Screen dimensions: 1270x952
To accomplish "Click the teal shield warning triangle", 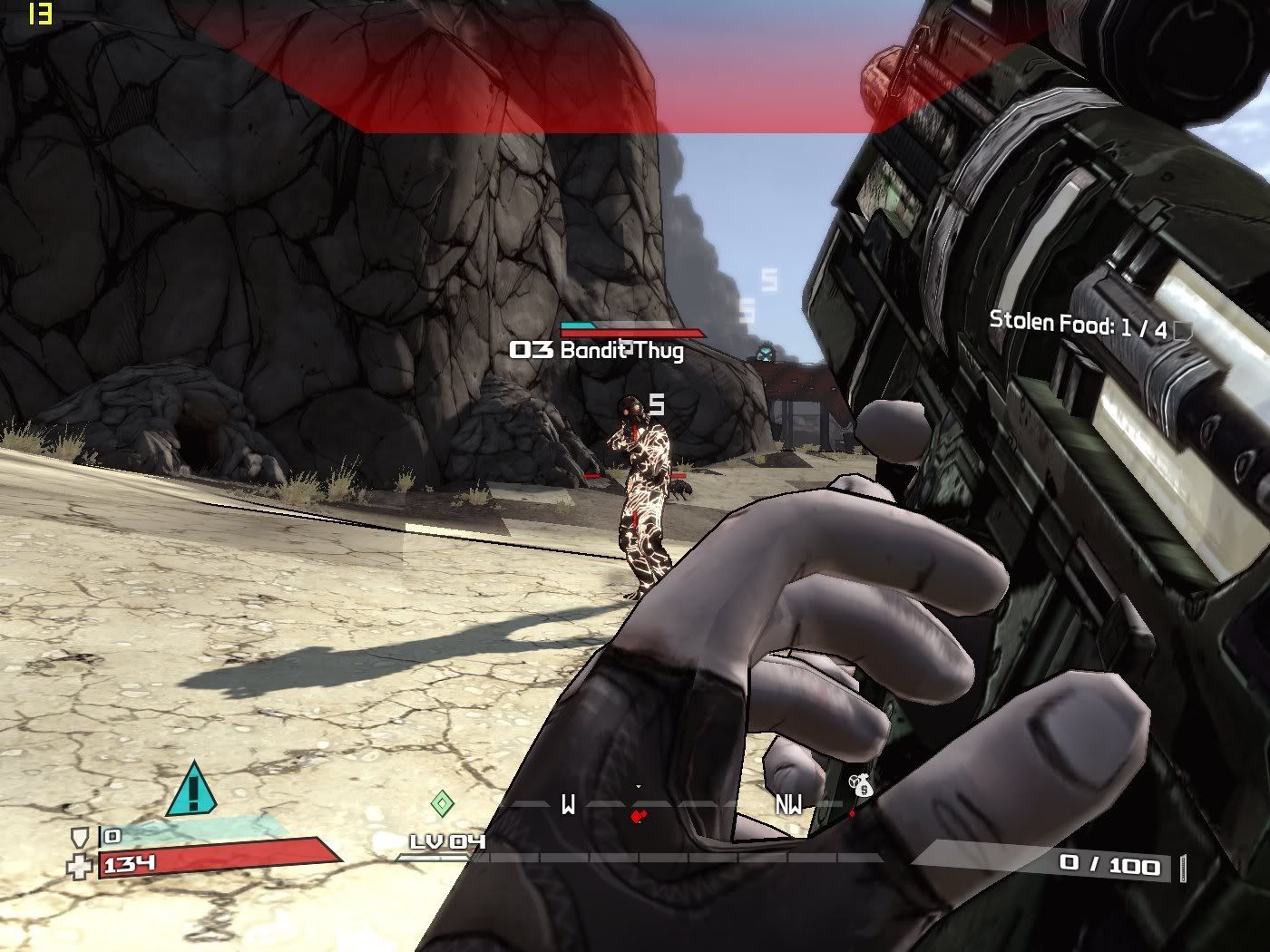I will [192, 790].
